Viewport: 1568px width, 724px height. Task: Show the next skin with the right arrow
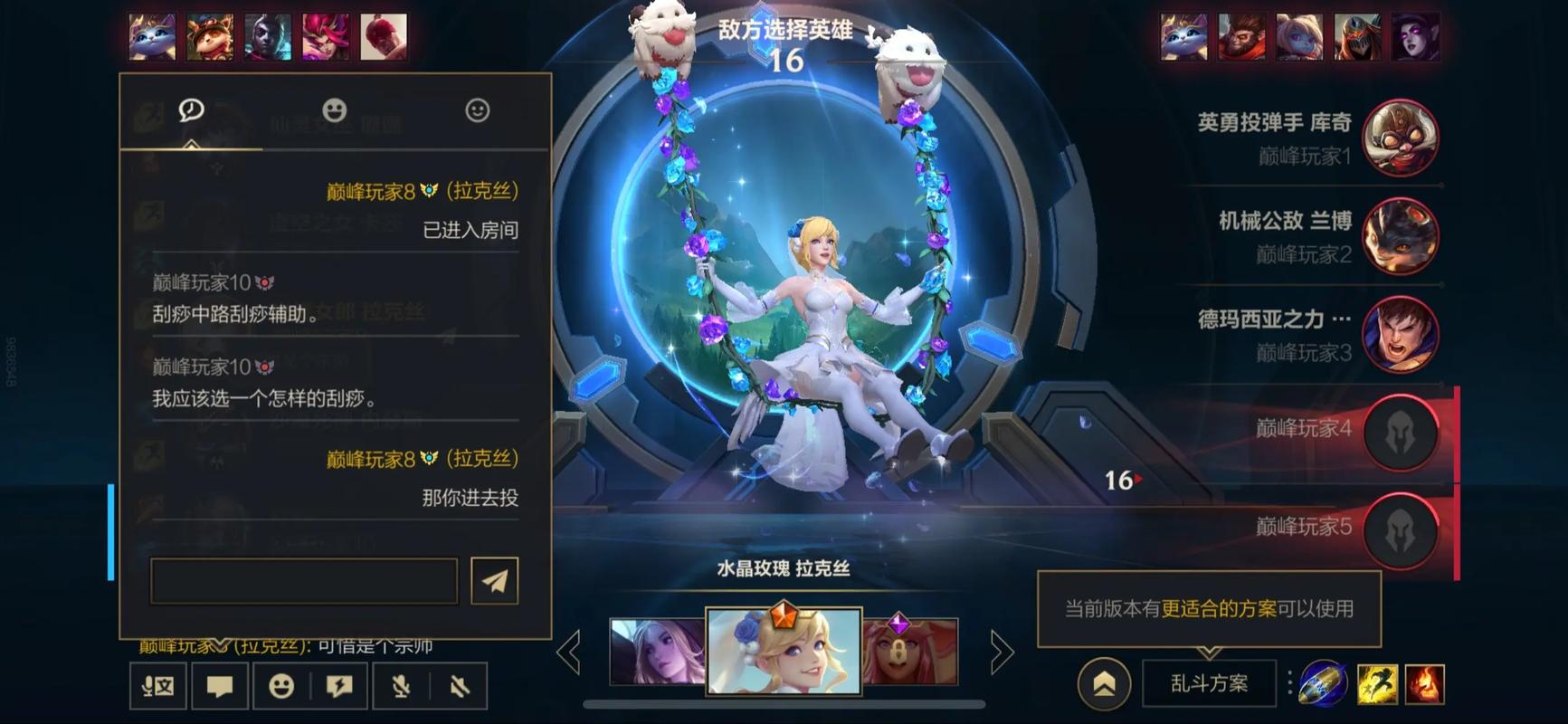[1001, 652]
